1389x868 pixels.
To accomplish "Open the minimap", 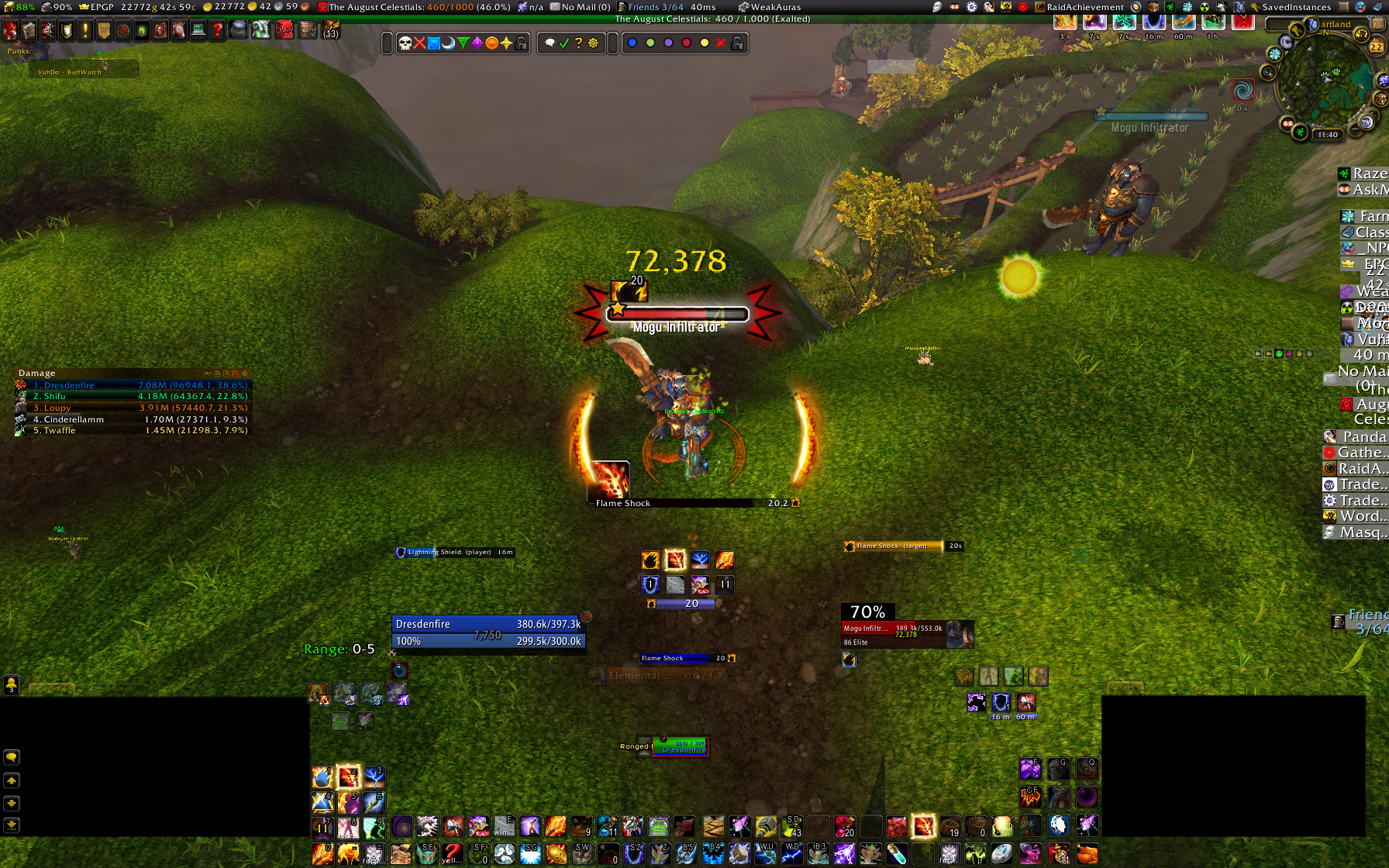I will [1327, 85].
